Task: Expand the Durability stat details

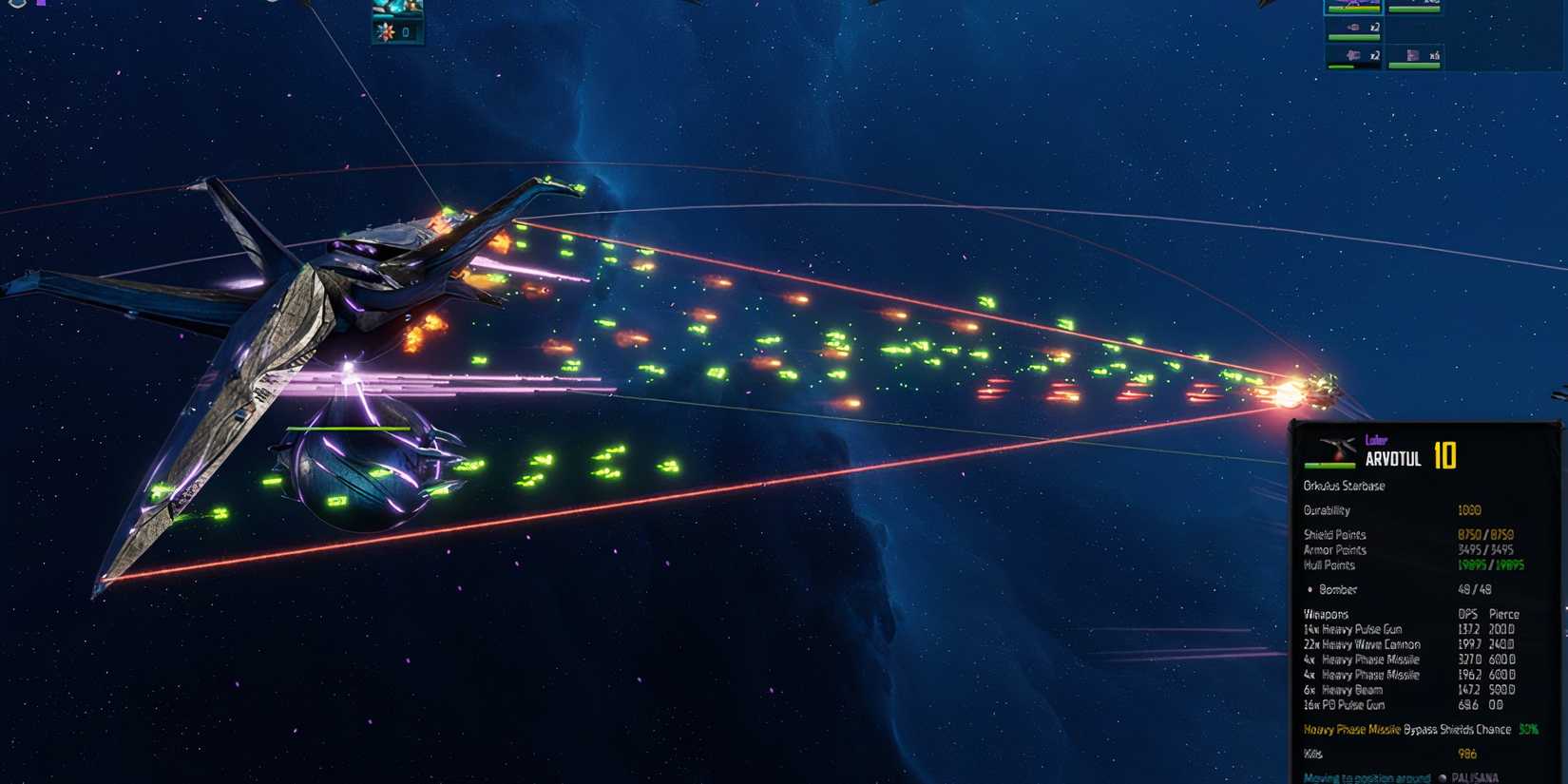Action: coord(1330,510)
